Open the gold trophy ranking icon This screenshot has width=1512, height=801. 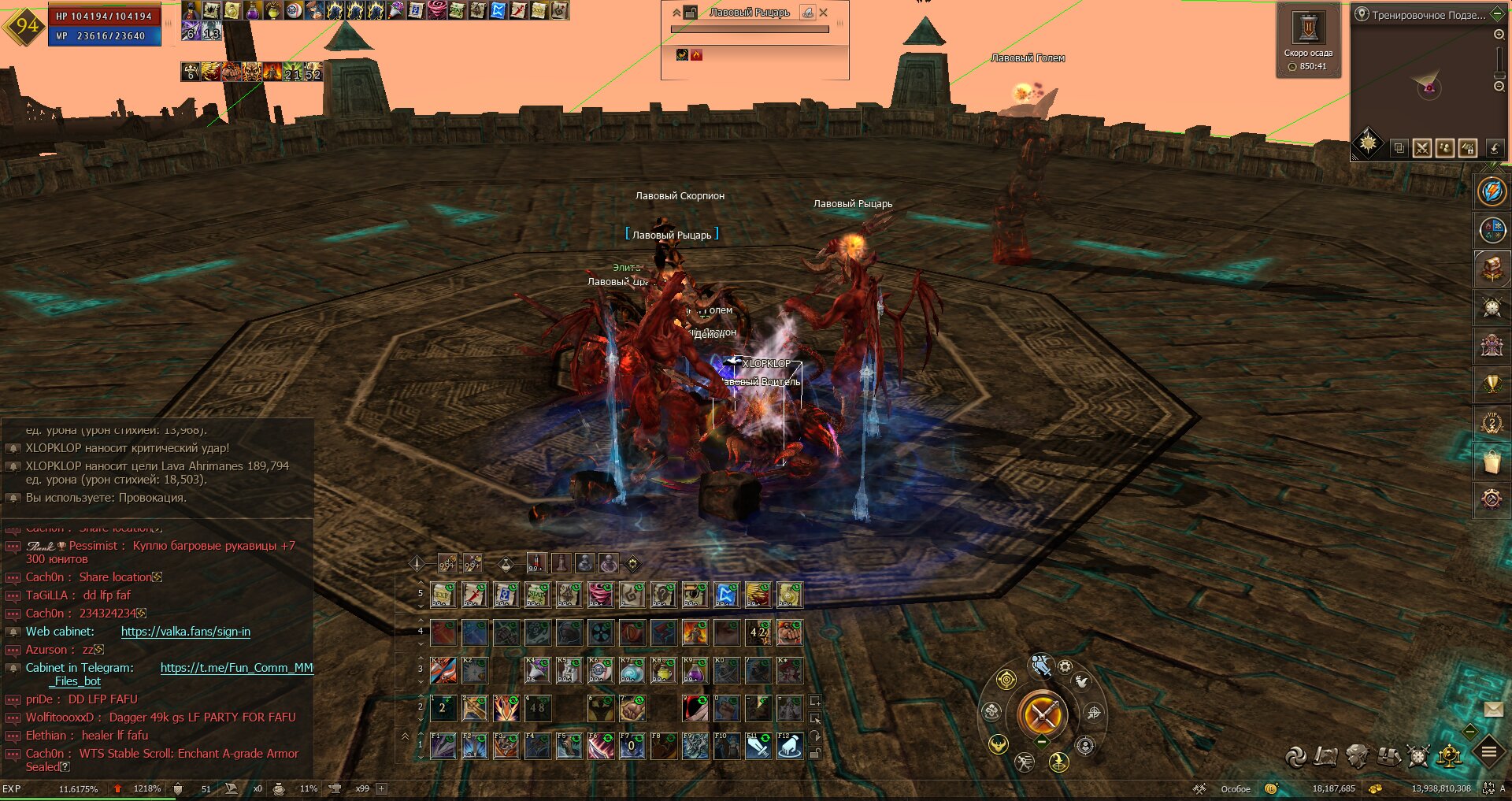[x=1492, y=384]
